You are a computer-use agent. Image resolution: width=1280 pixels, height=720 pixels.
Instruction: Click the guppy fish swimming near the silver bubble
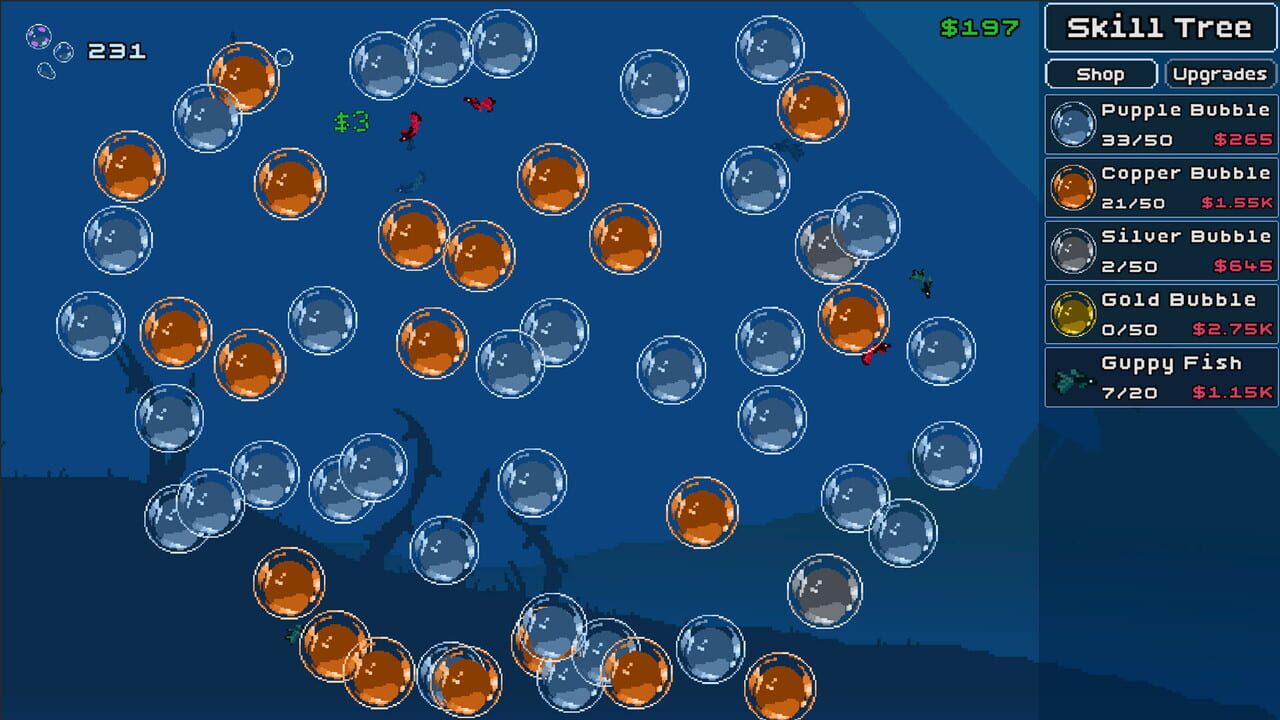click(x=922, y=281)
